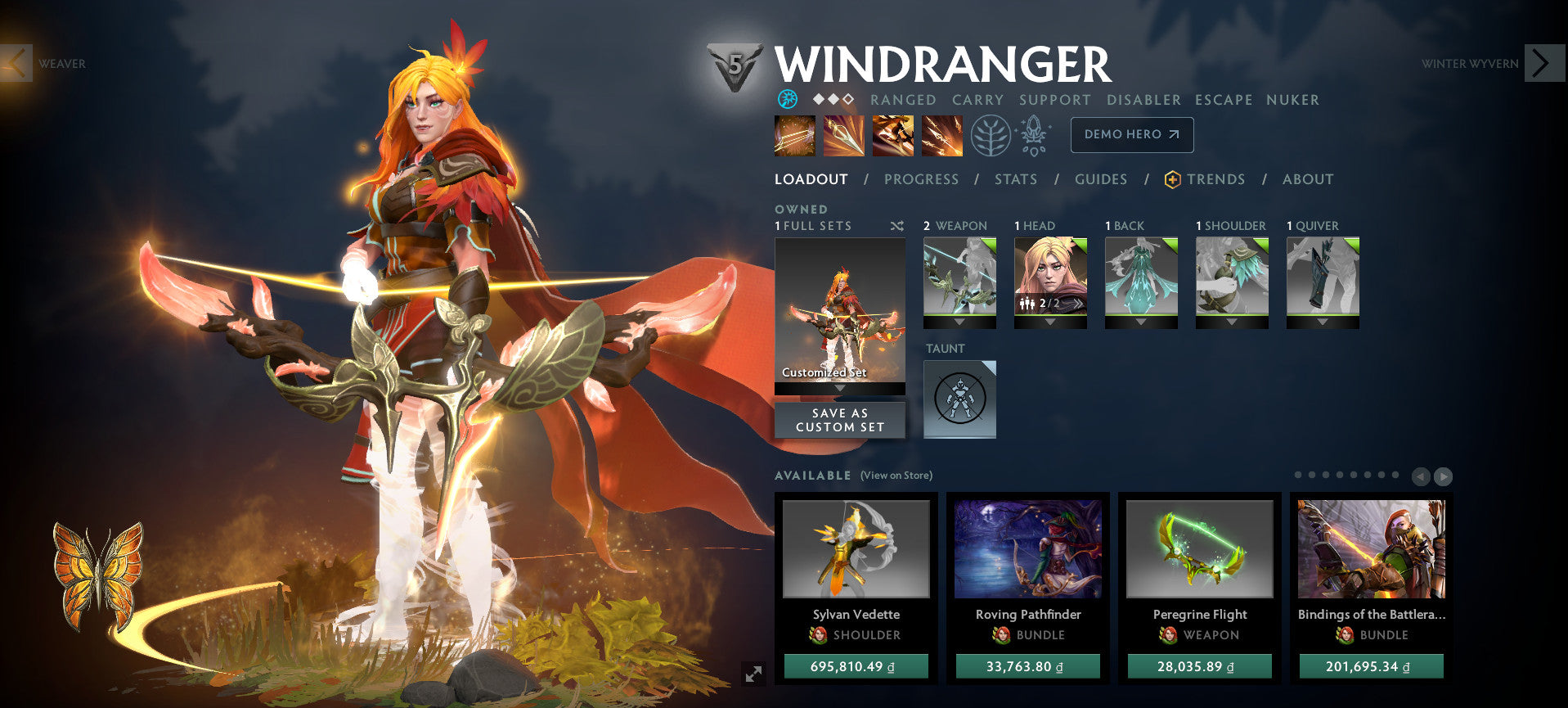
Task: Open the View on Store link
Action: (x=896, y=475)
